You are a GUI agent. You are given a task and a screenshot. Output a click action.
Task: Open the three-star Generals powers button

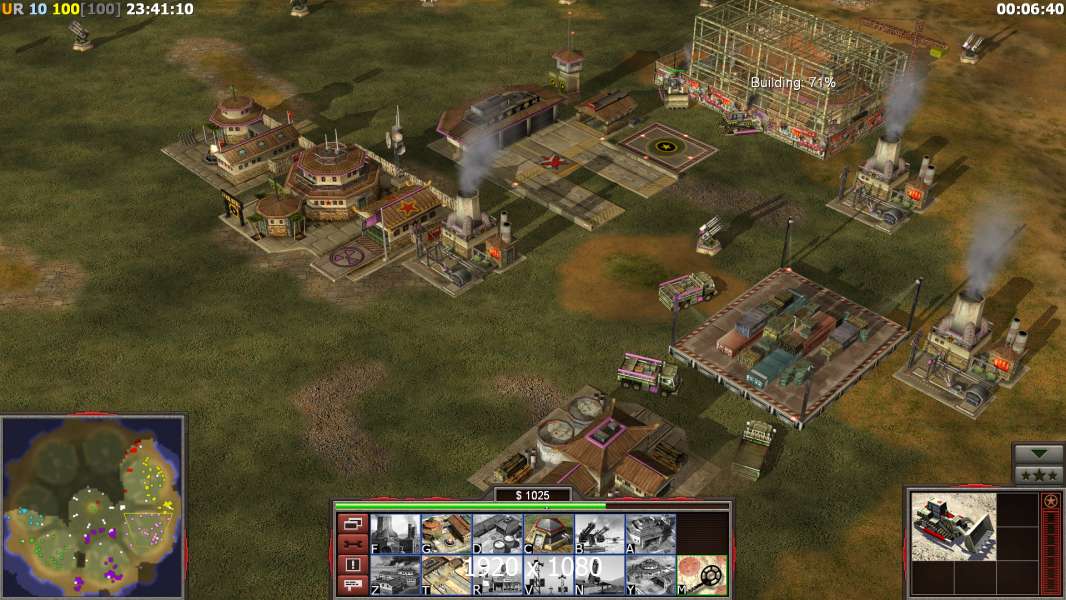coord(1038,474)
